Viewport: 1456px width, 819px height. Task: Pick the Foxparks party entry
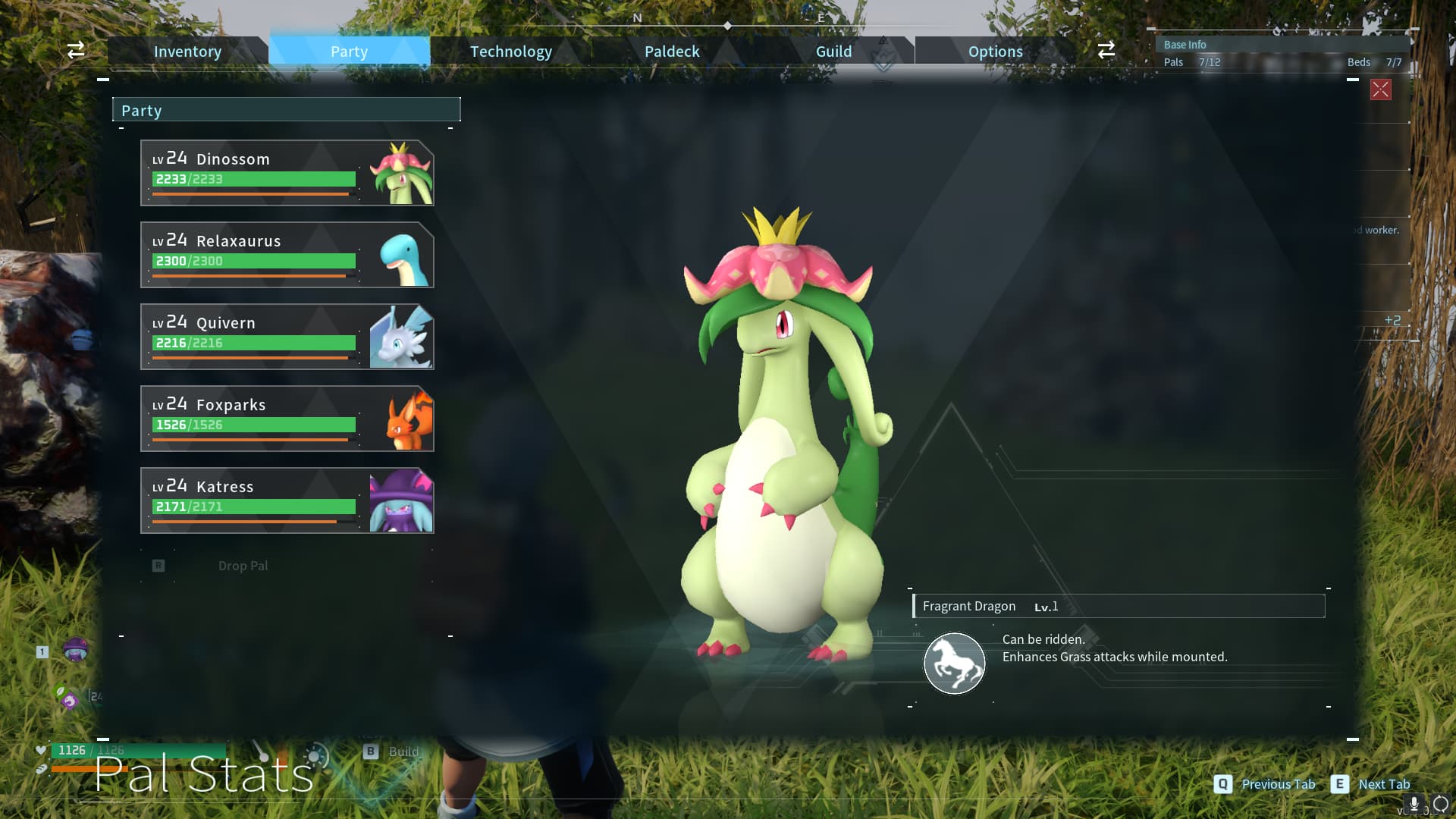coord(287,419)
